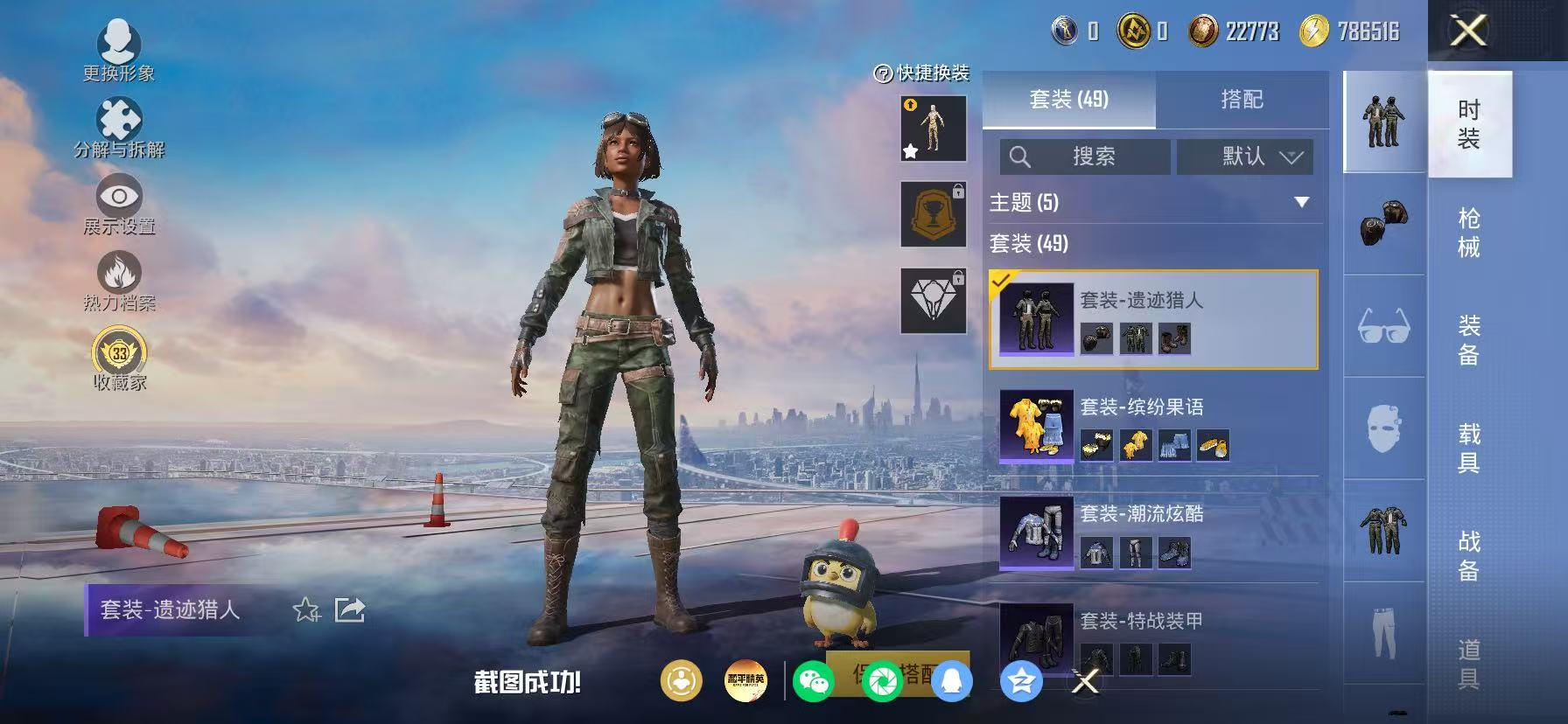Viewport: 1568px width, 724px height.
Task: Open the 分解与拆解 puzzle piece menu
Action: [x=119, y=128]
